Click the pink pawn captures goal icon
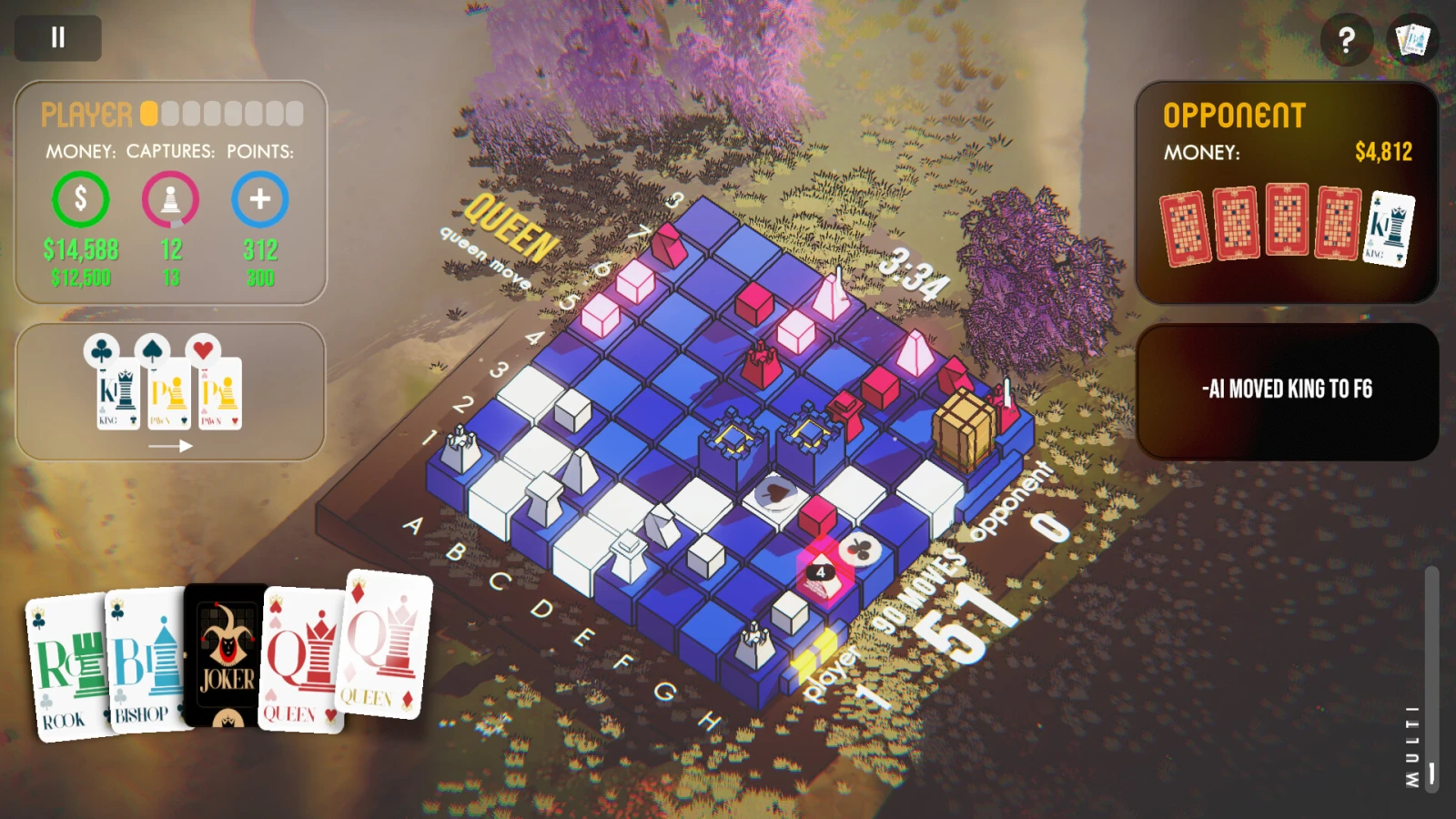The height and width of the screenshot is (819, 1456). pos(170,199)
